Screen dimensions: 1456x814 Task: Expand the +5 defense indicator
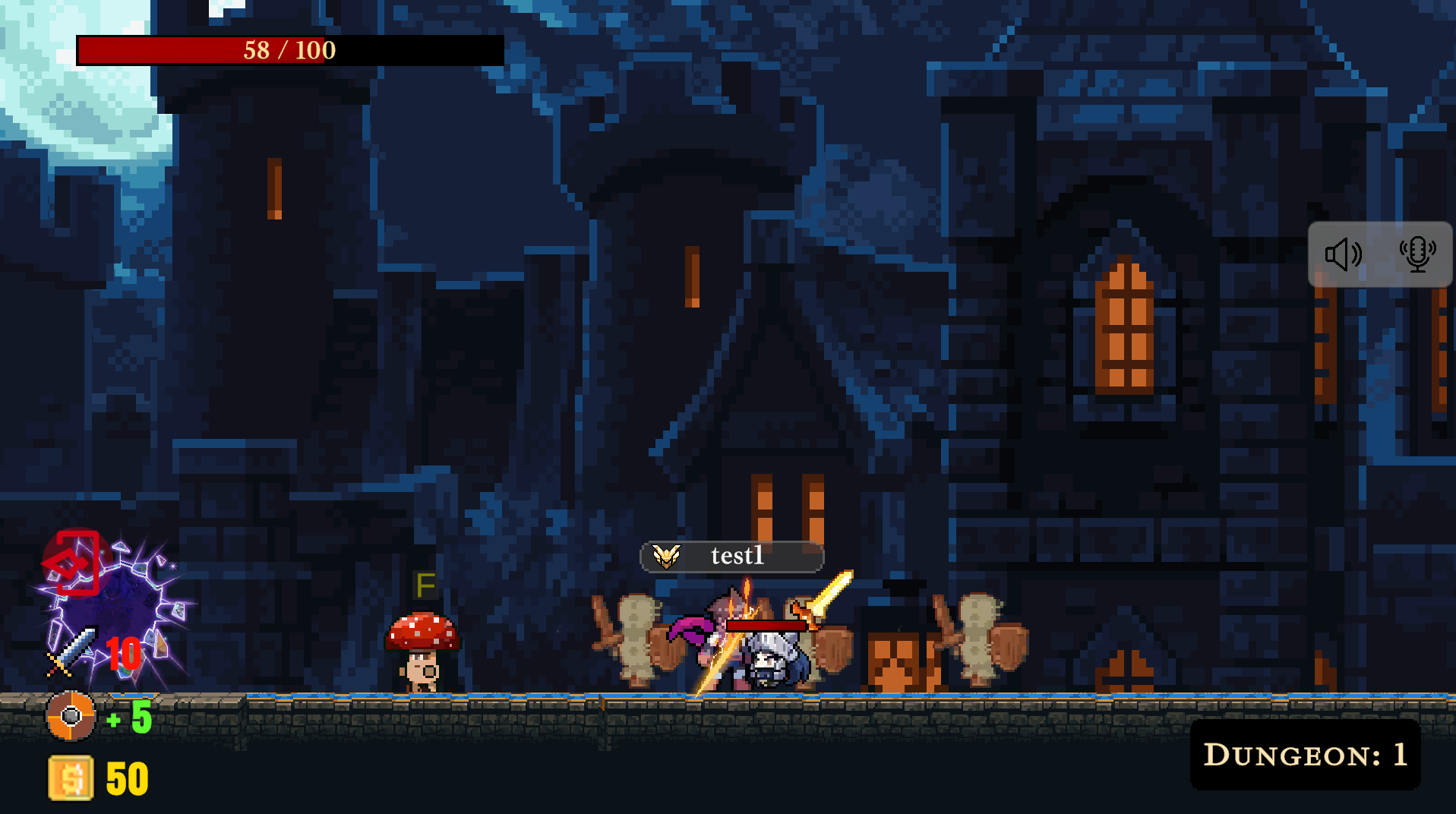click(128, 716)
